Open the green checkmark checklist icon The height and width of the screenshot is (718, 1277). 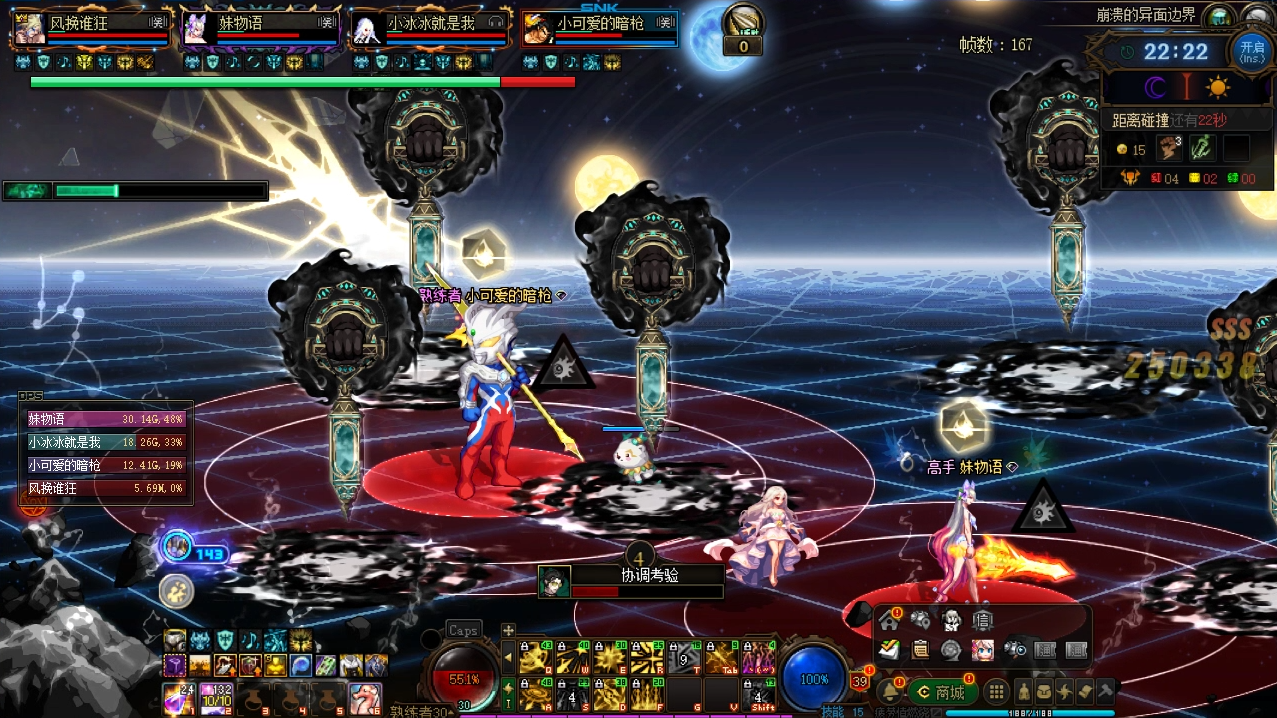click(x=888, y=650)
